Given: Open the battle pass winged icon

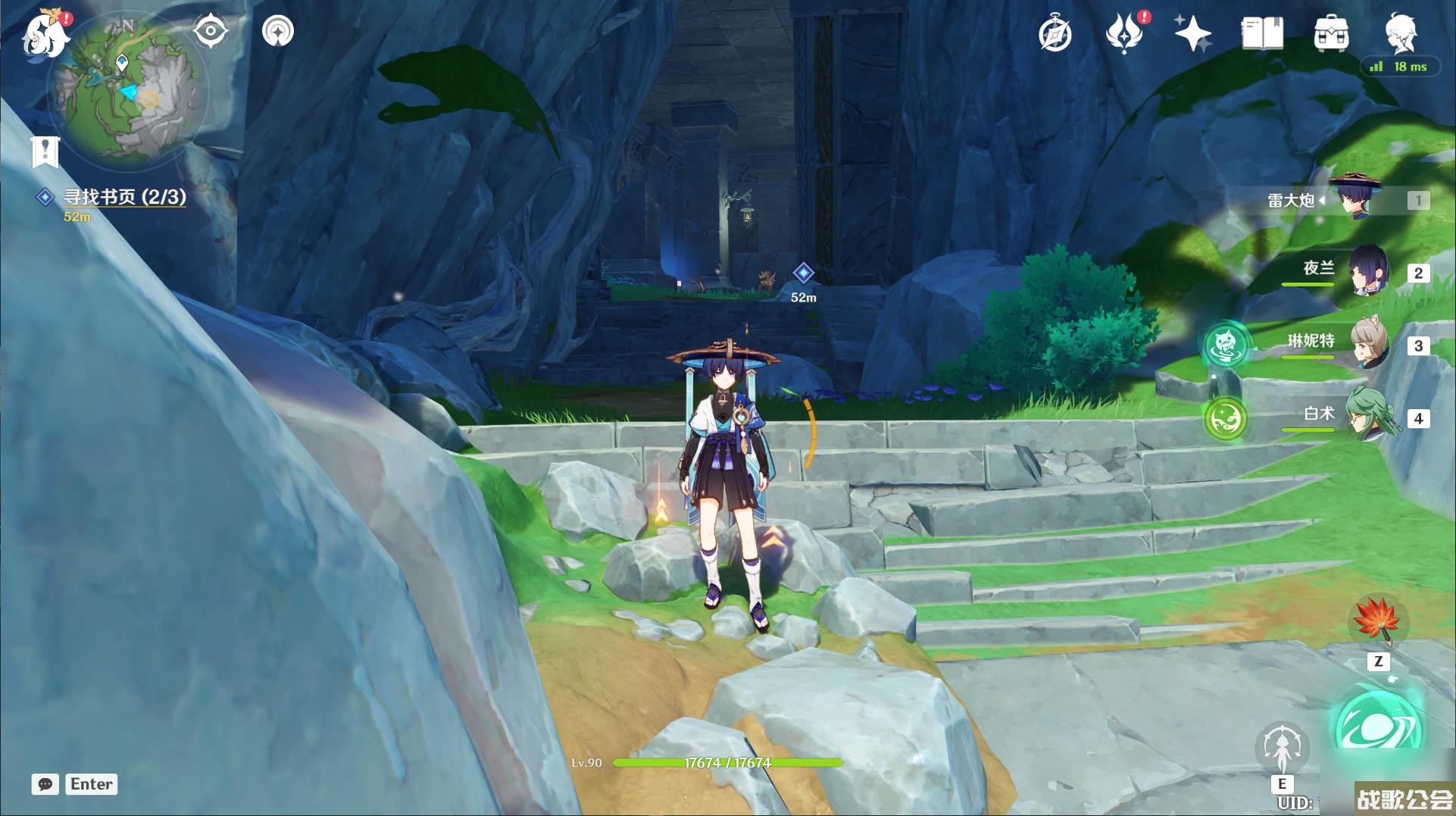Looking at the screenshot, I should (x=1124, y=34).
